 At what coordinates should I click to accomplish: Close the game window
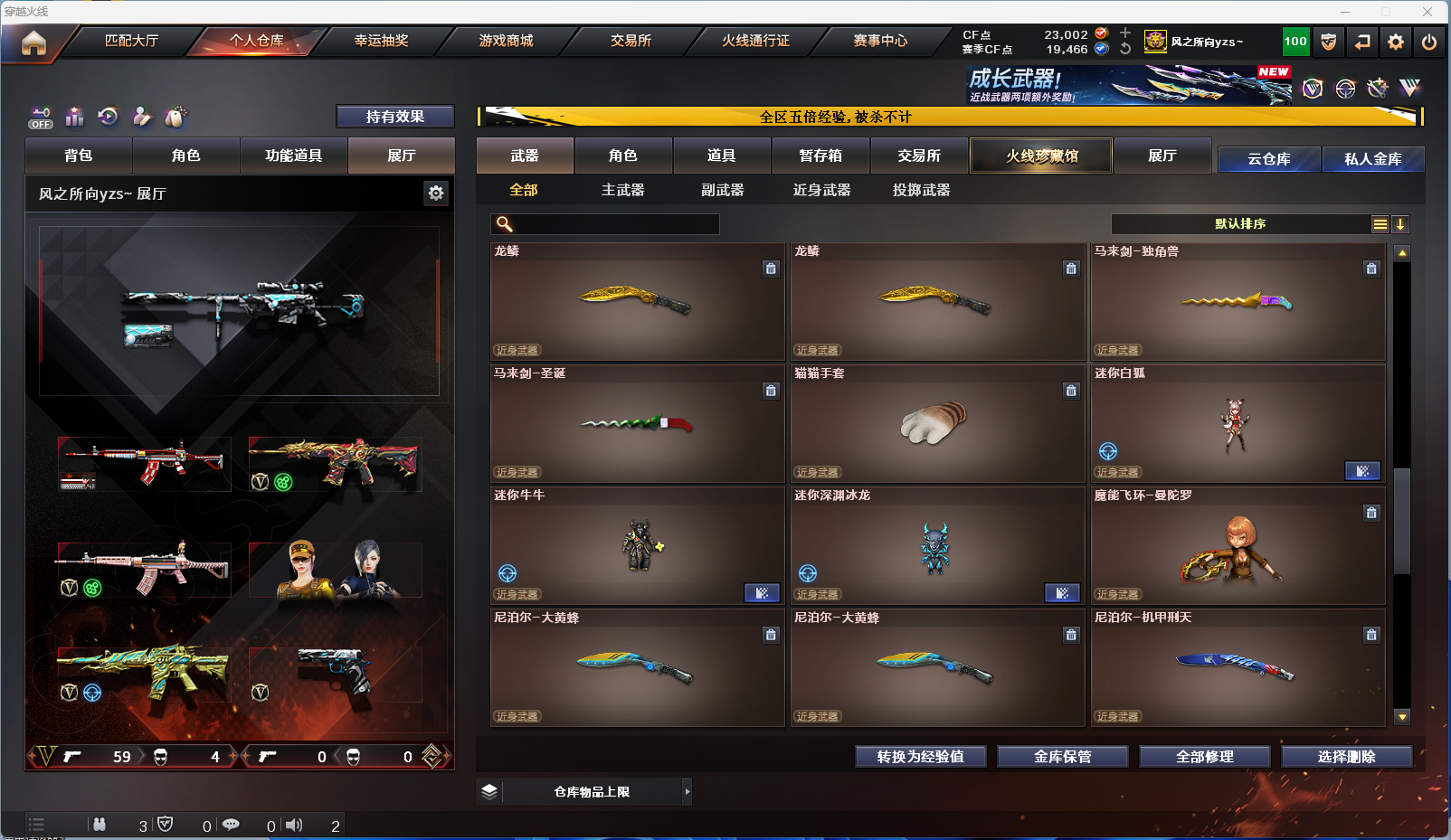1427,12
